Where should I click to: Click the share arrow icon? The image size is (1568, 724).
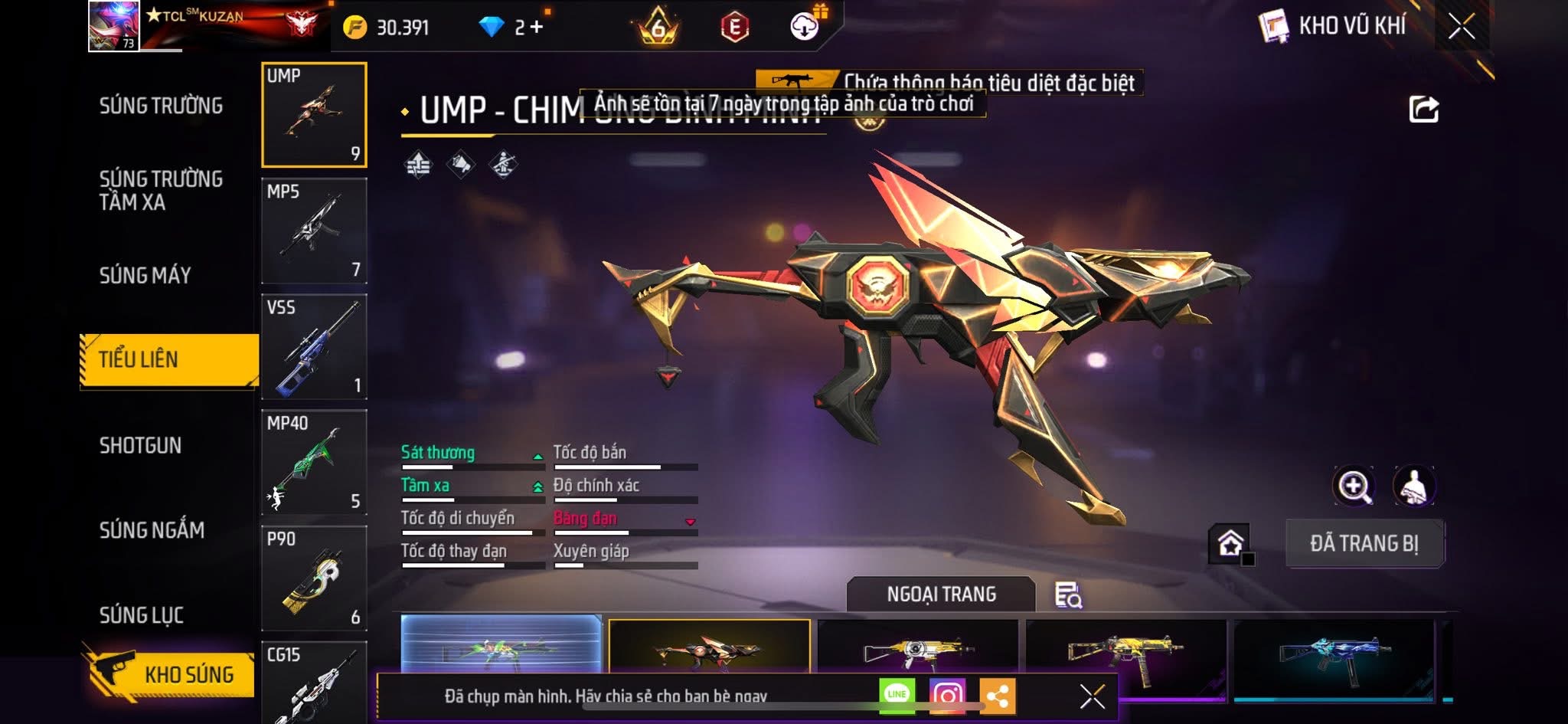click(1423, 110)
